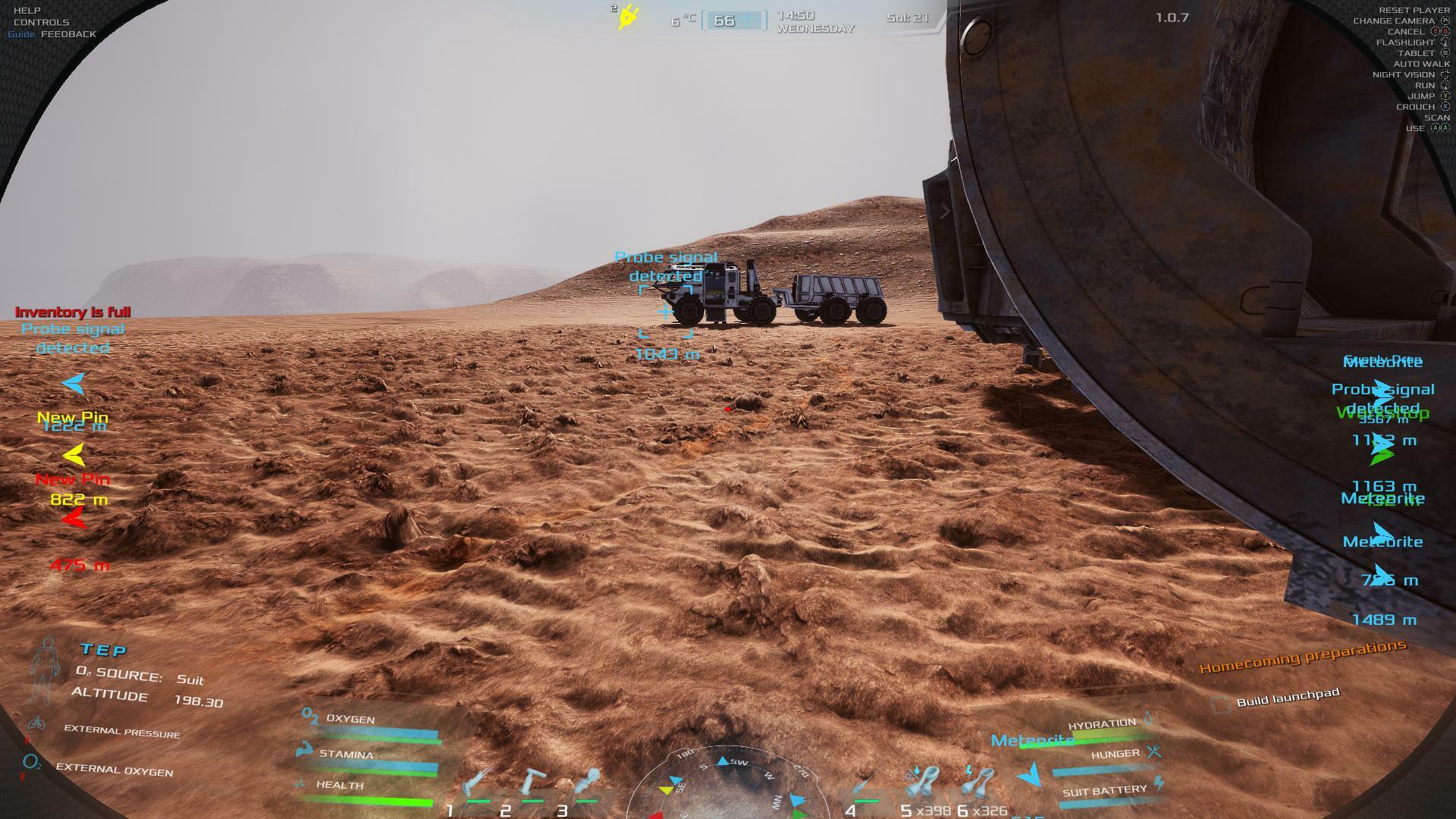
Task: Choose slot 5 item with 398 count
Action: point(921,785)
